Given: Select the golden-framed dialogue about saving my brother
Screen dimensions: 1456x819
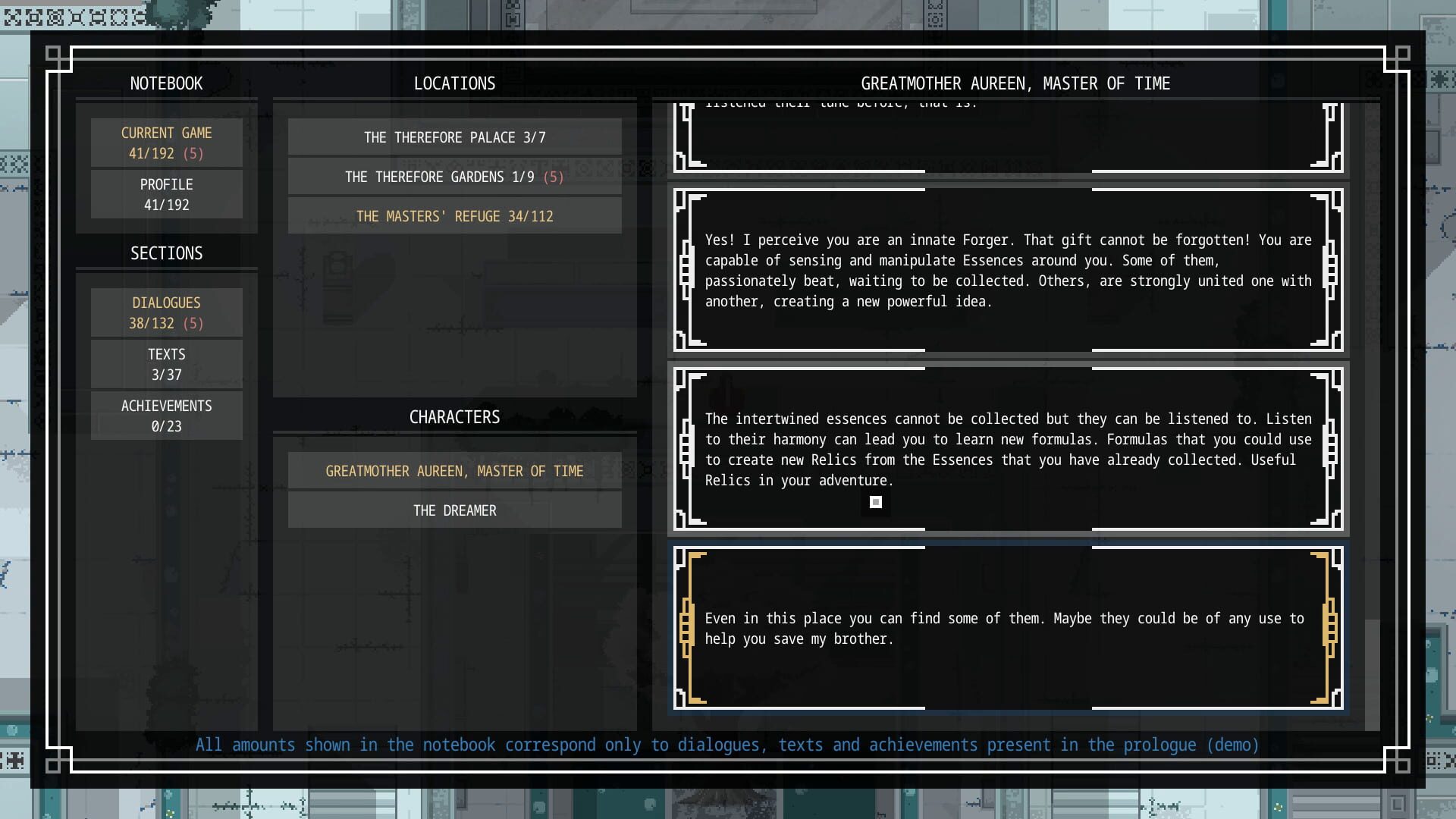Looking at the screenshot, I should 1009,628.
